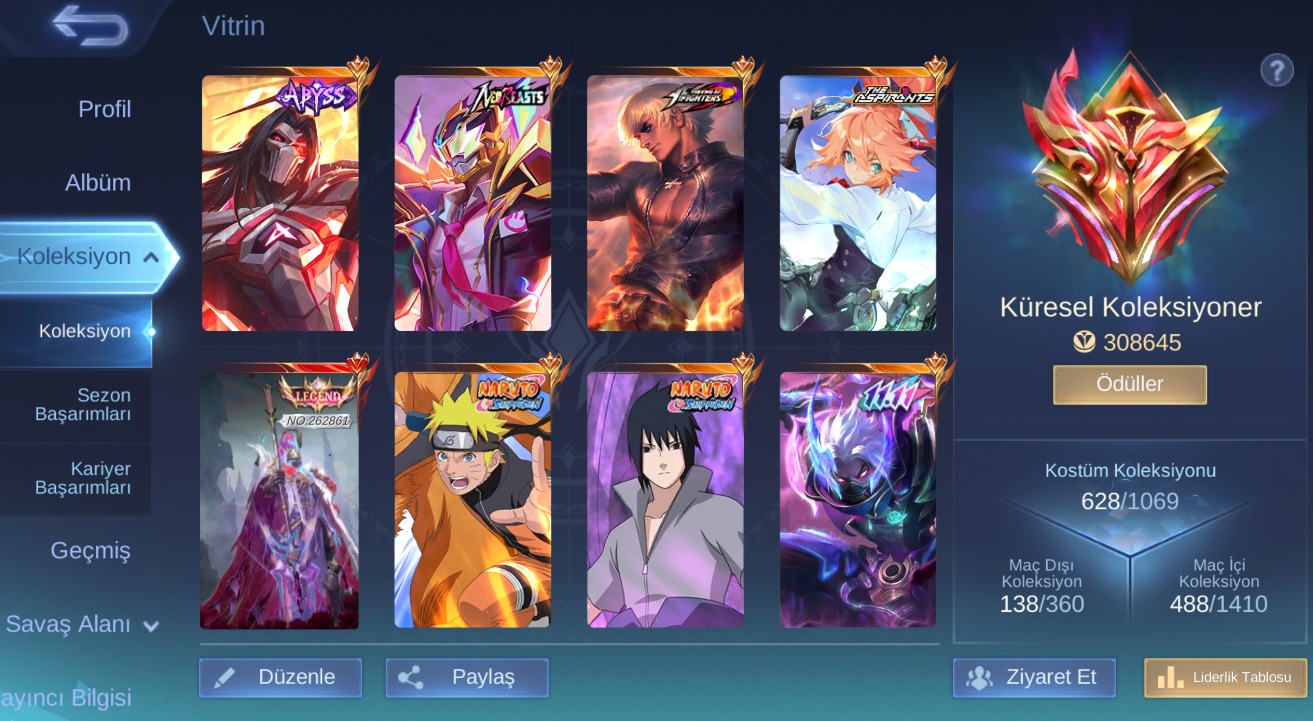Share showcase with the Paylaş button
1313x721 pixels.
tap(467, 677)
